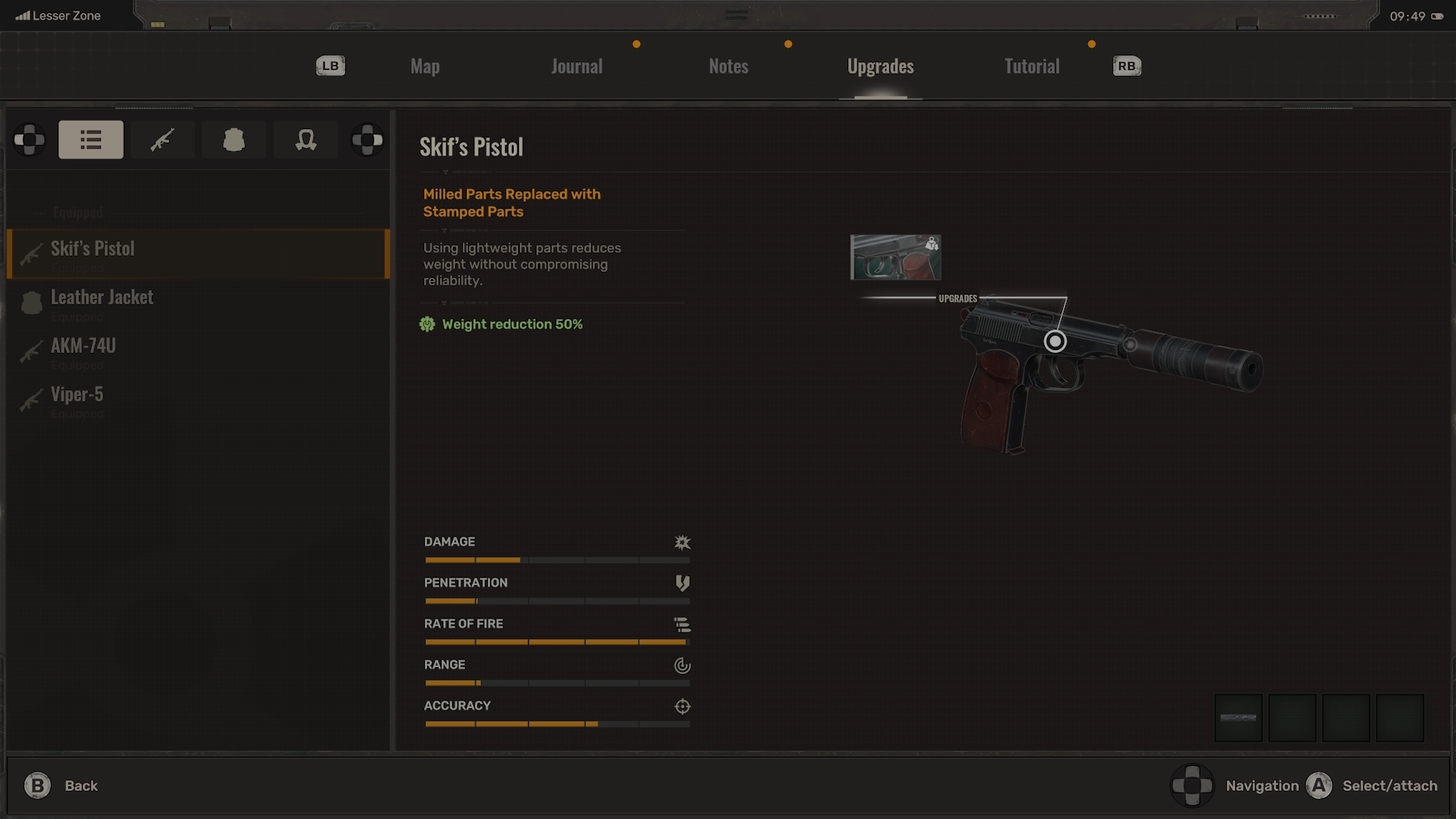Filter upgrades by body armor icon
Screen dimensions: 1456x819
pos(234,140)
